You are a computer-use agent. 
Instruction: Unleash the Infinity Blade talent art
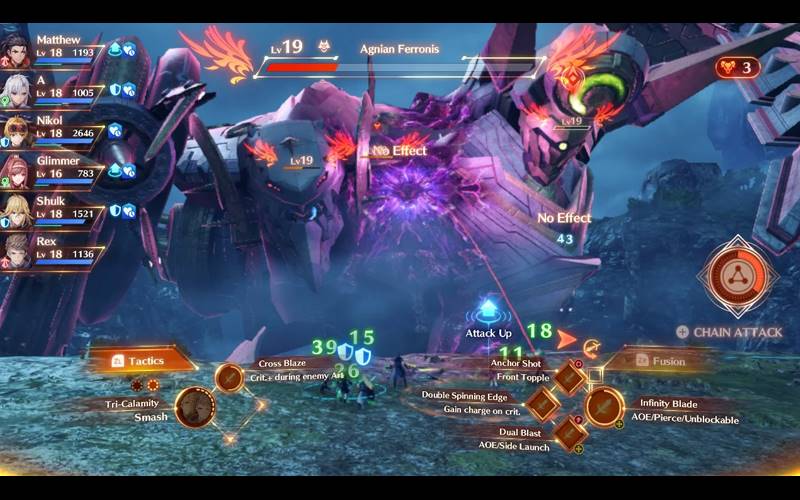604,406
